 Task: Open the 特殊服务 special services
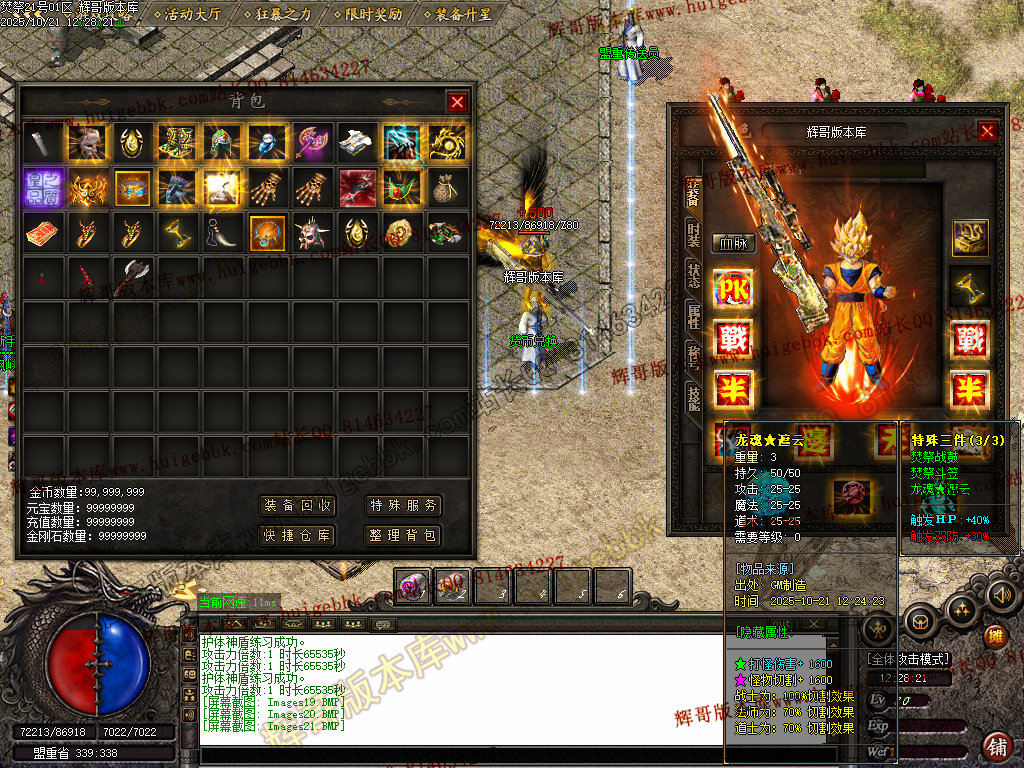tap(403, 505)
